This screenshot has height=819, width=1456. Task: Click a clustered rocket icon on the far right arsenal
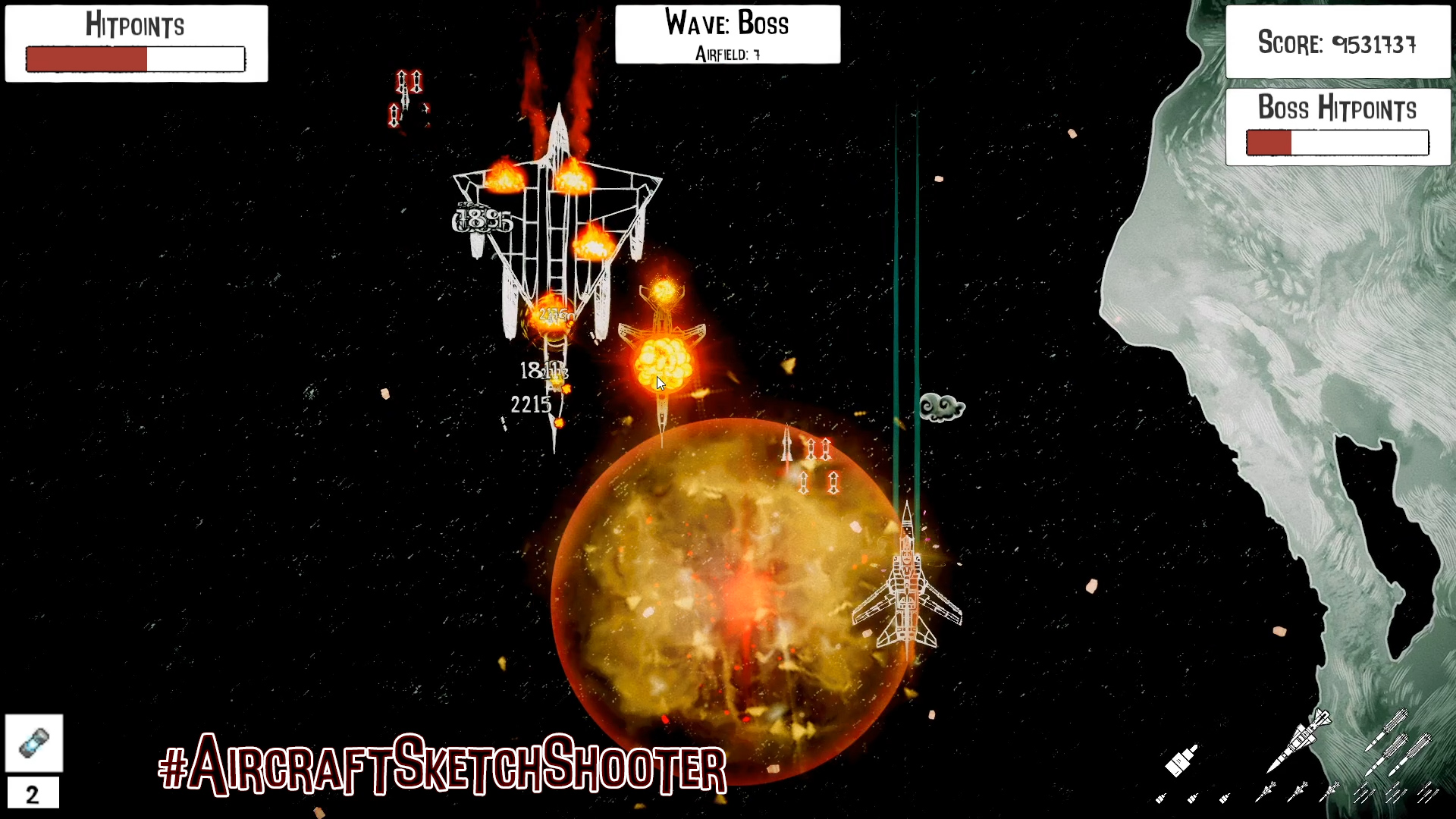point(1365,793)
